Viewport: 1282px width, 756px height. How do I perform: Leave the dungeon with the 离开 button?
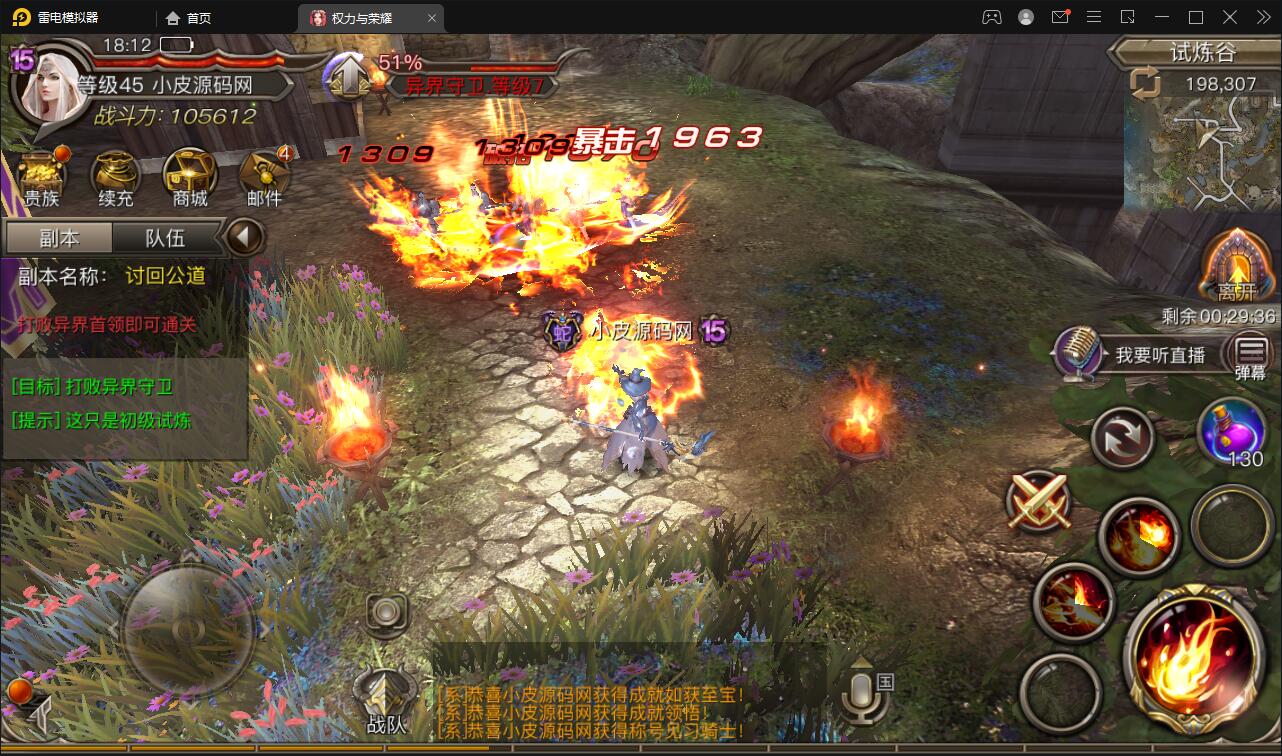[1237, 267]
